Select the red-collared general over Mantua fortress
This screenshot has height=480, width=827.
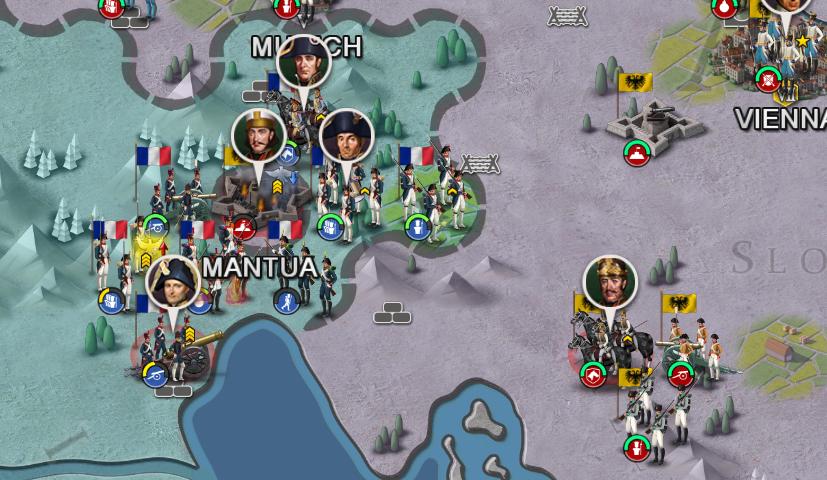(259, 137)
